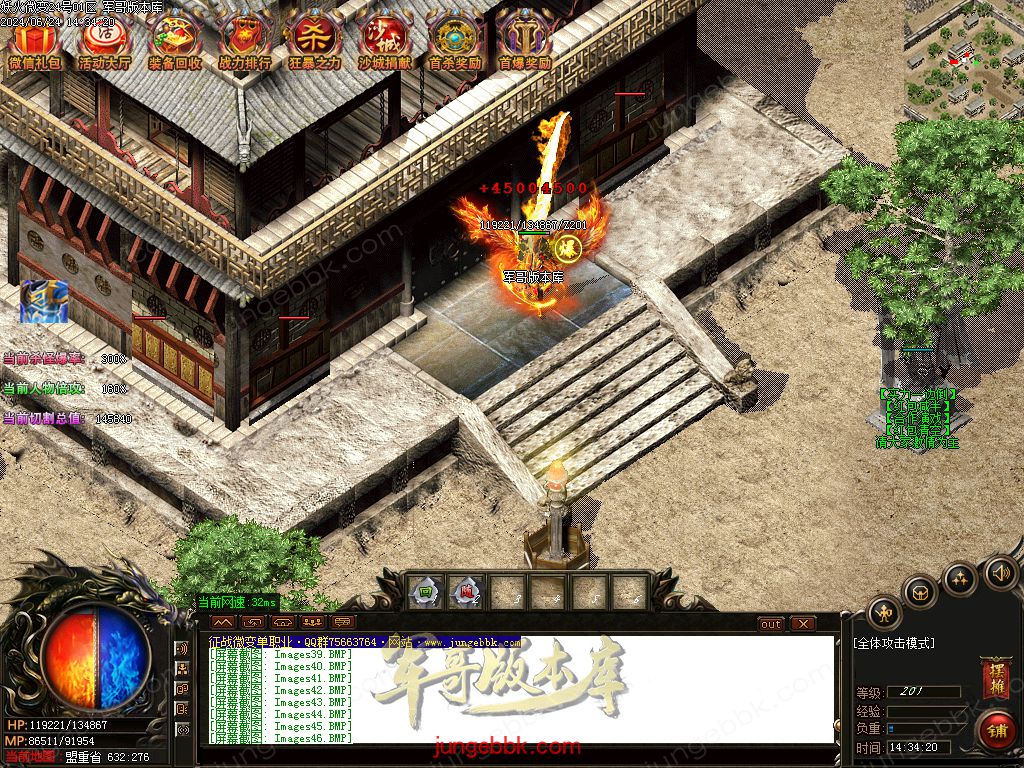Open the 微信礼包 gift box icon
This screenshot has width=1024, height=768.
point(35,42)
